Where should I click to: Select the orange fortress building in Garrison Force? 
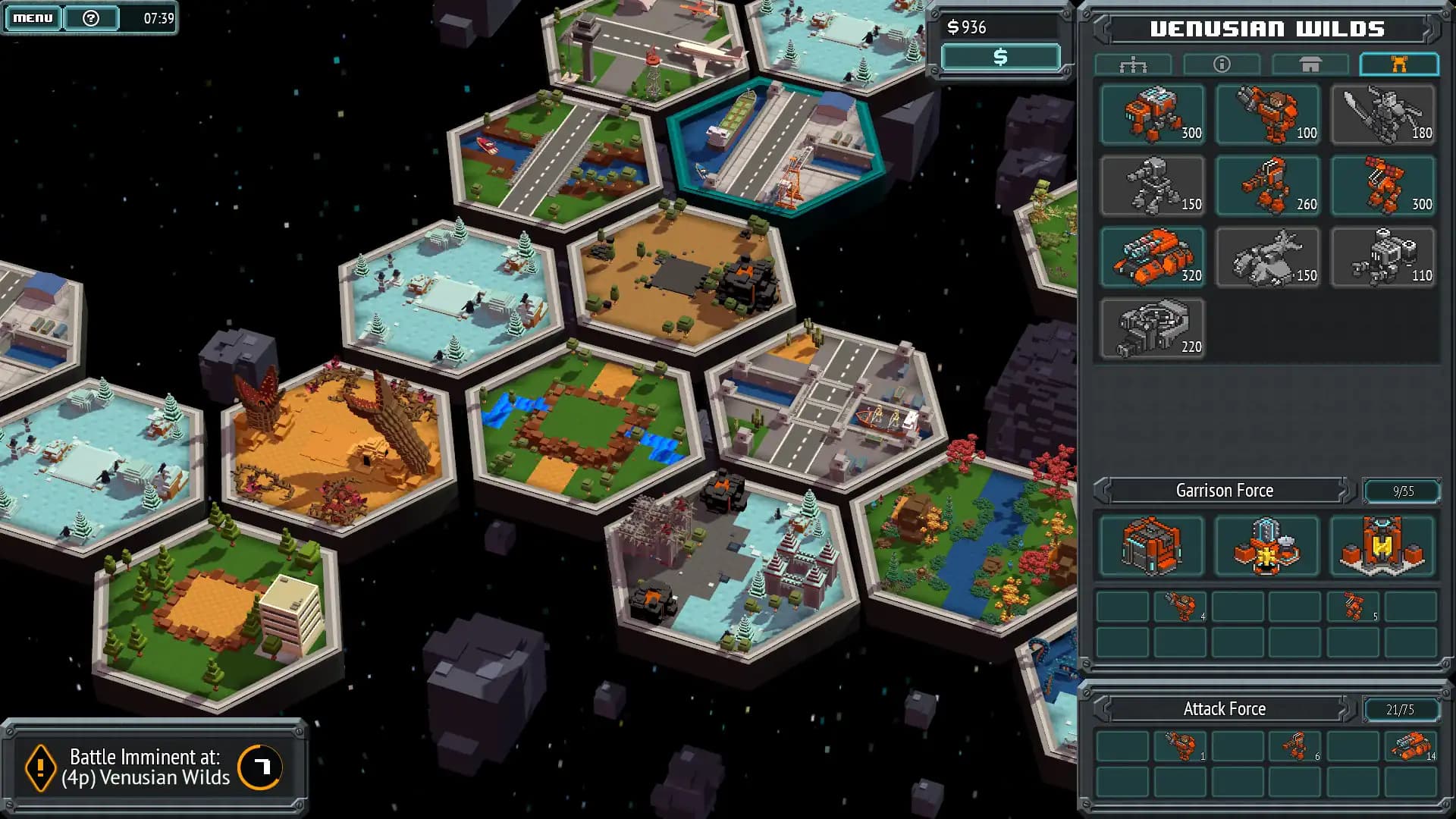tap(1382, 546)
